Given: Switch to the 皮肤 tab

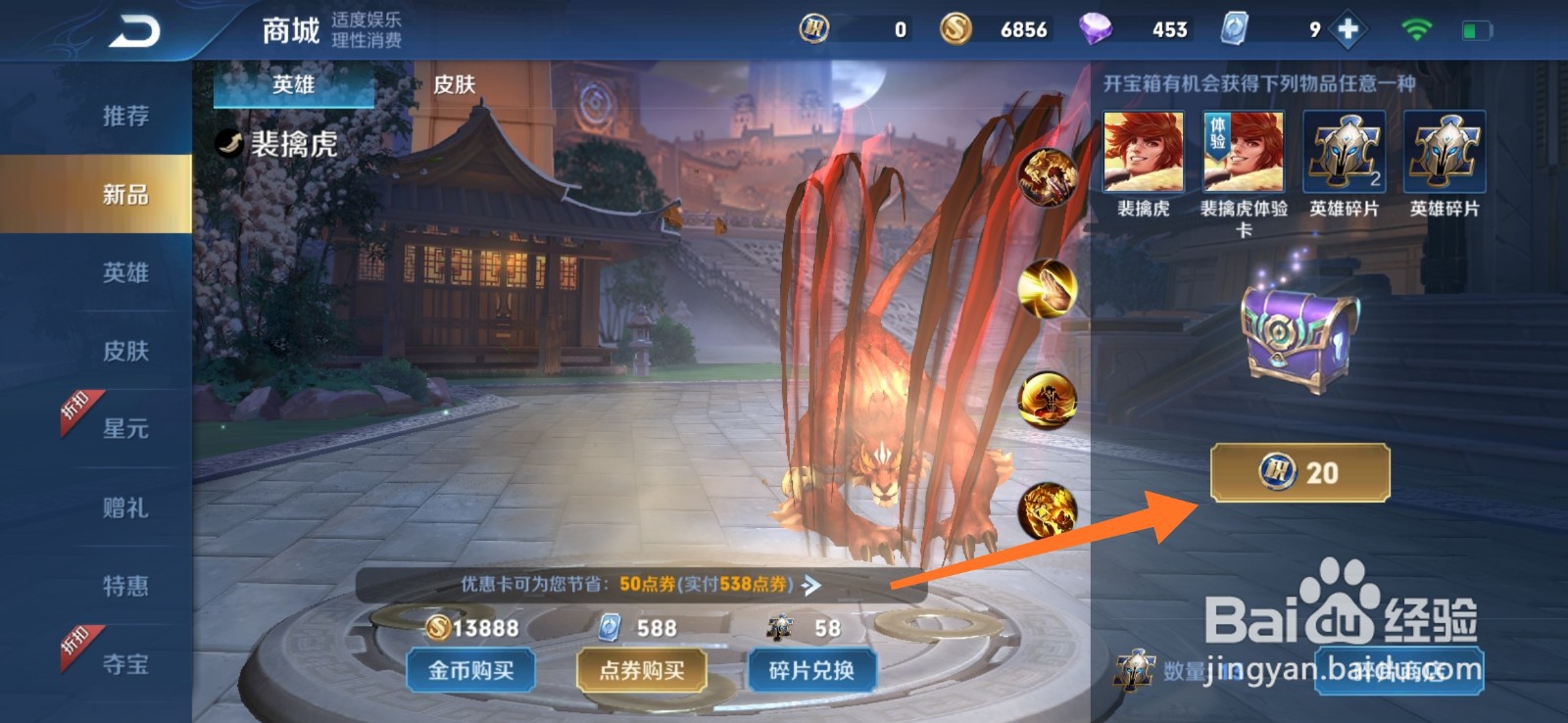Looking at the screenshot, I should [454, 86].
